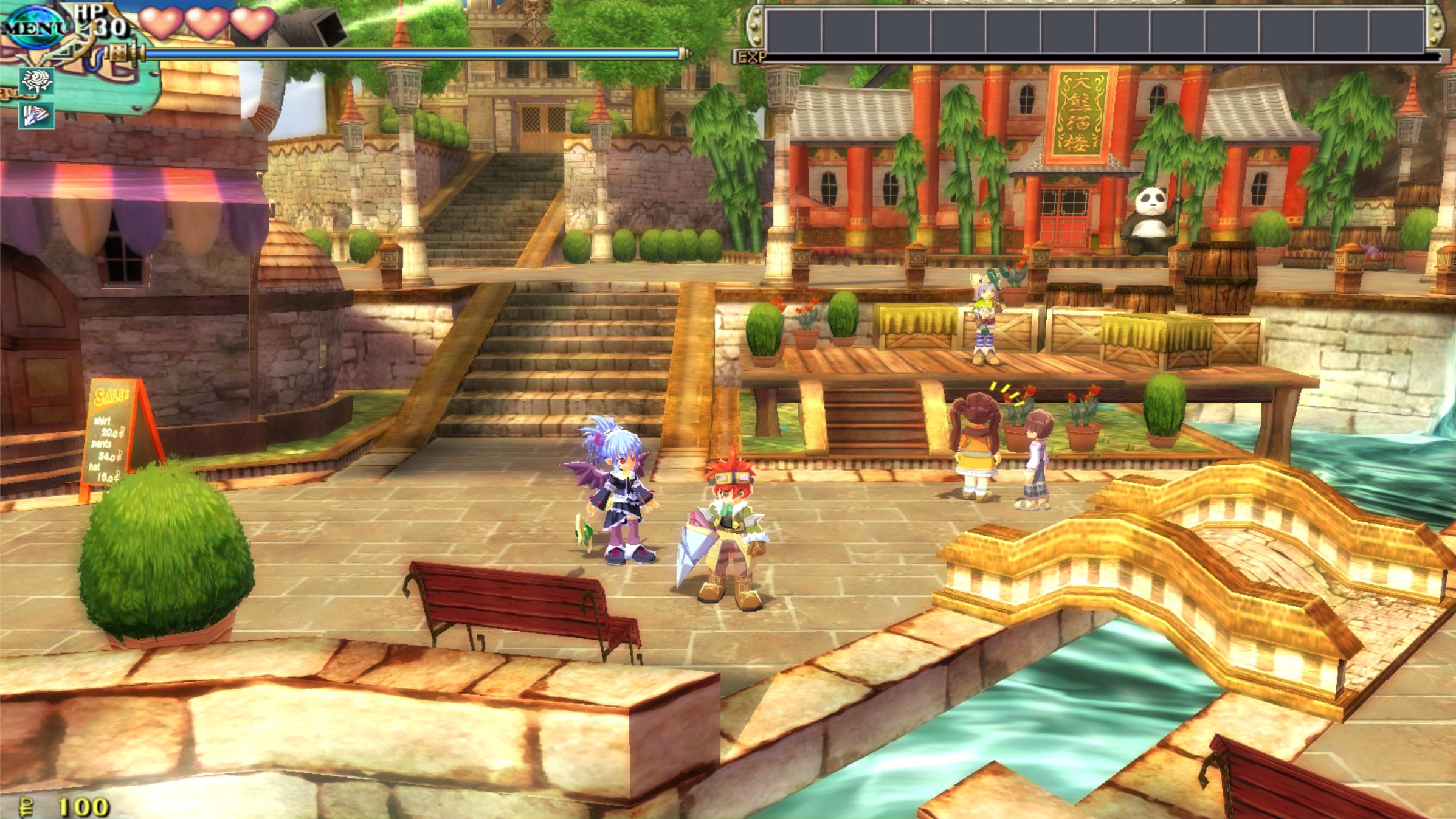The width and height of the screenshot is (1456, 819).
Task: Select the white swirl skill icon
Action: tap(37, 81)
